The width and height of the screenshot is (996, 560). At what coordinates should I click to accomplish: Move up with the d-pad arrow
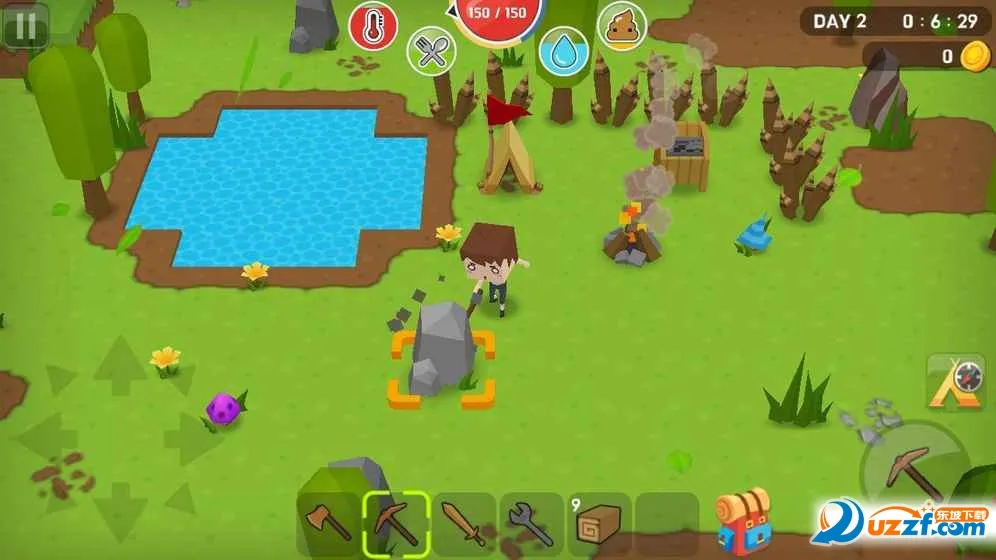pyautogui.click(x=120, y=362)
